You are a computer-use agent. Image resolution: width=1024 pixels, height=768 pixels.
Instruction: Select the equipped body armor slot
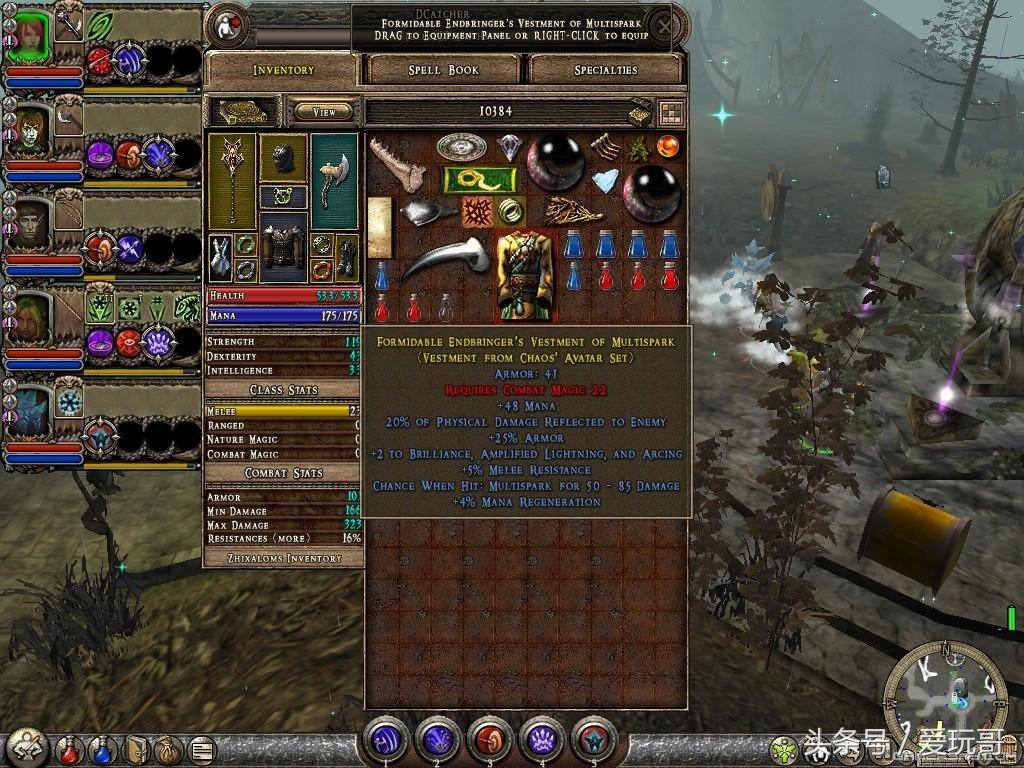(x=283, y=245)
